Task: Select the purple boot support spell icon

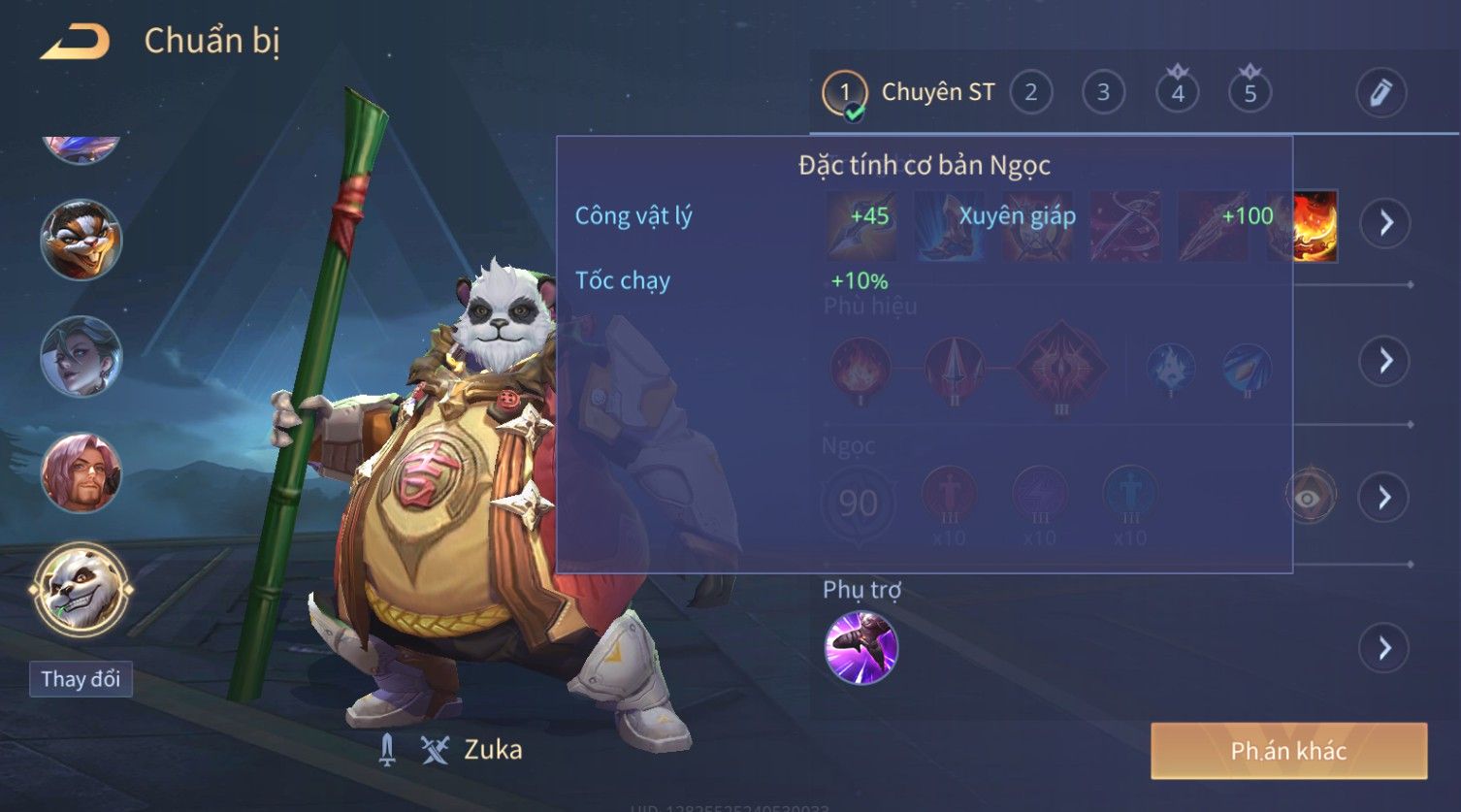Action: coord(860,648)
